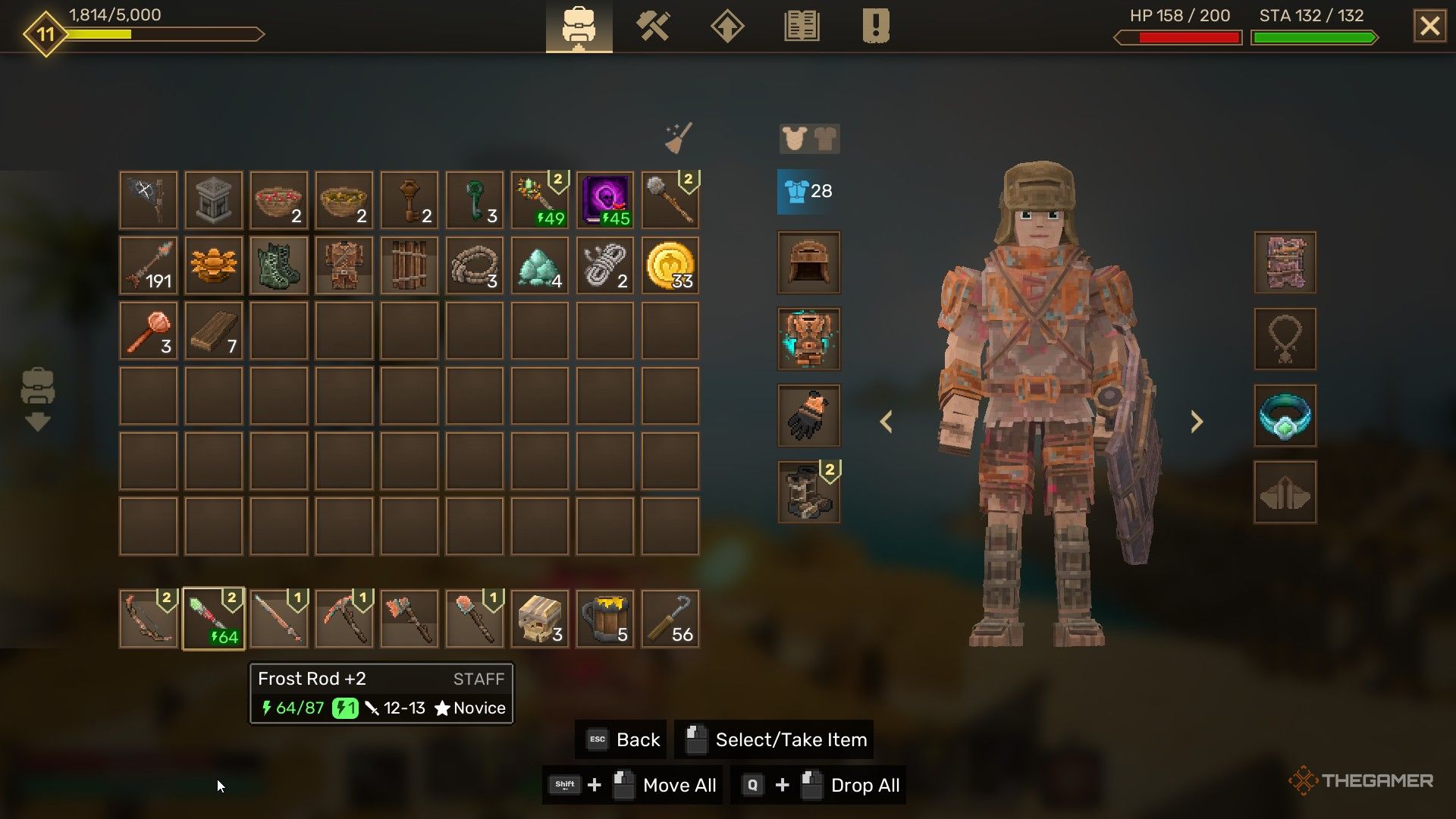Choose the bow in the hotbar
The height and width of the screenshot is (819, 1456).
tap(149, 619)
